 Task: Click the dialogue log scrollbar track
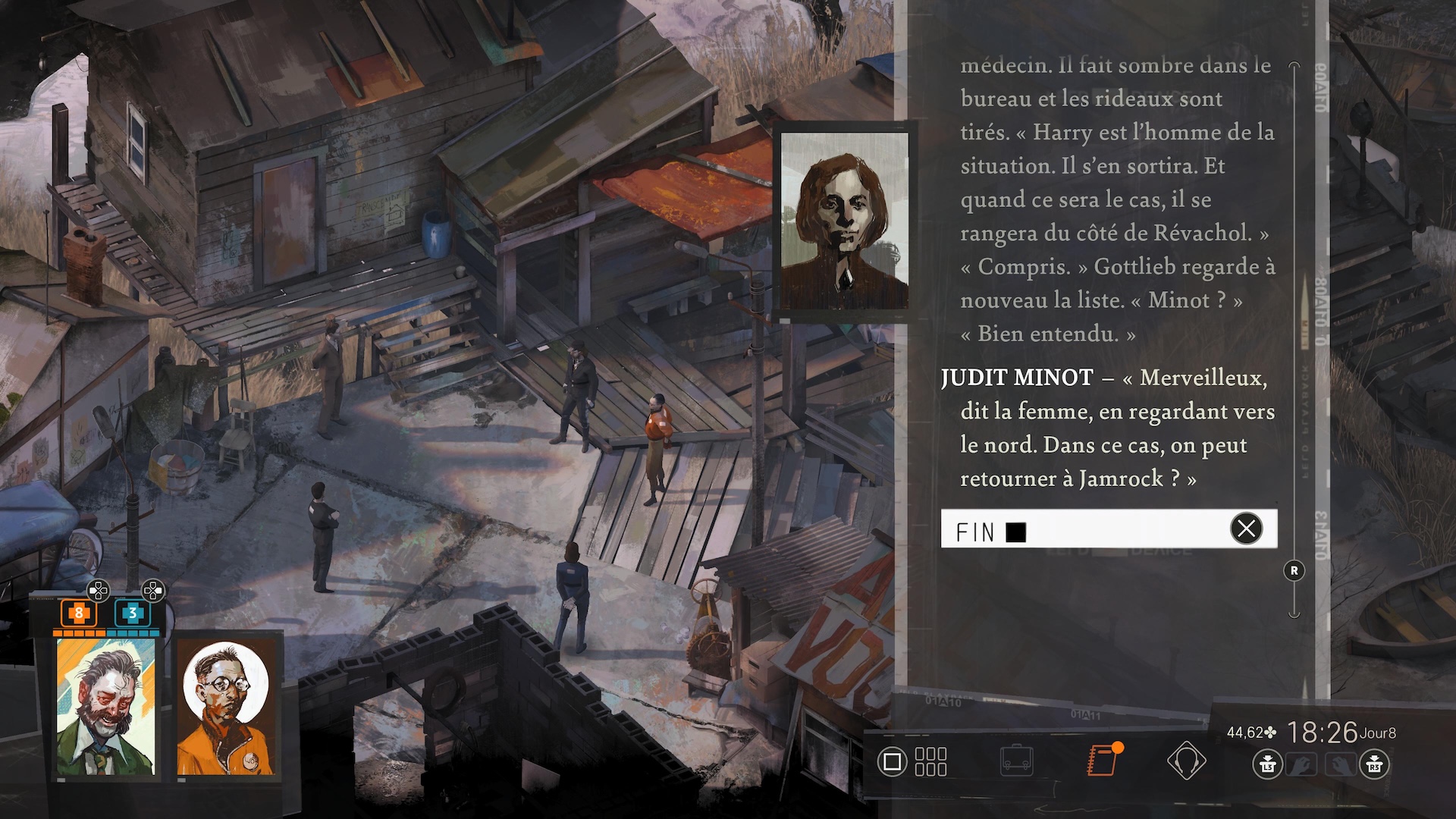pos(1294,341)
